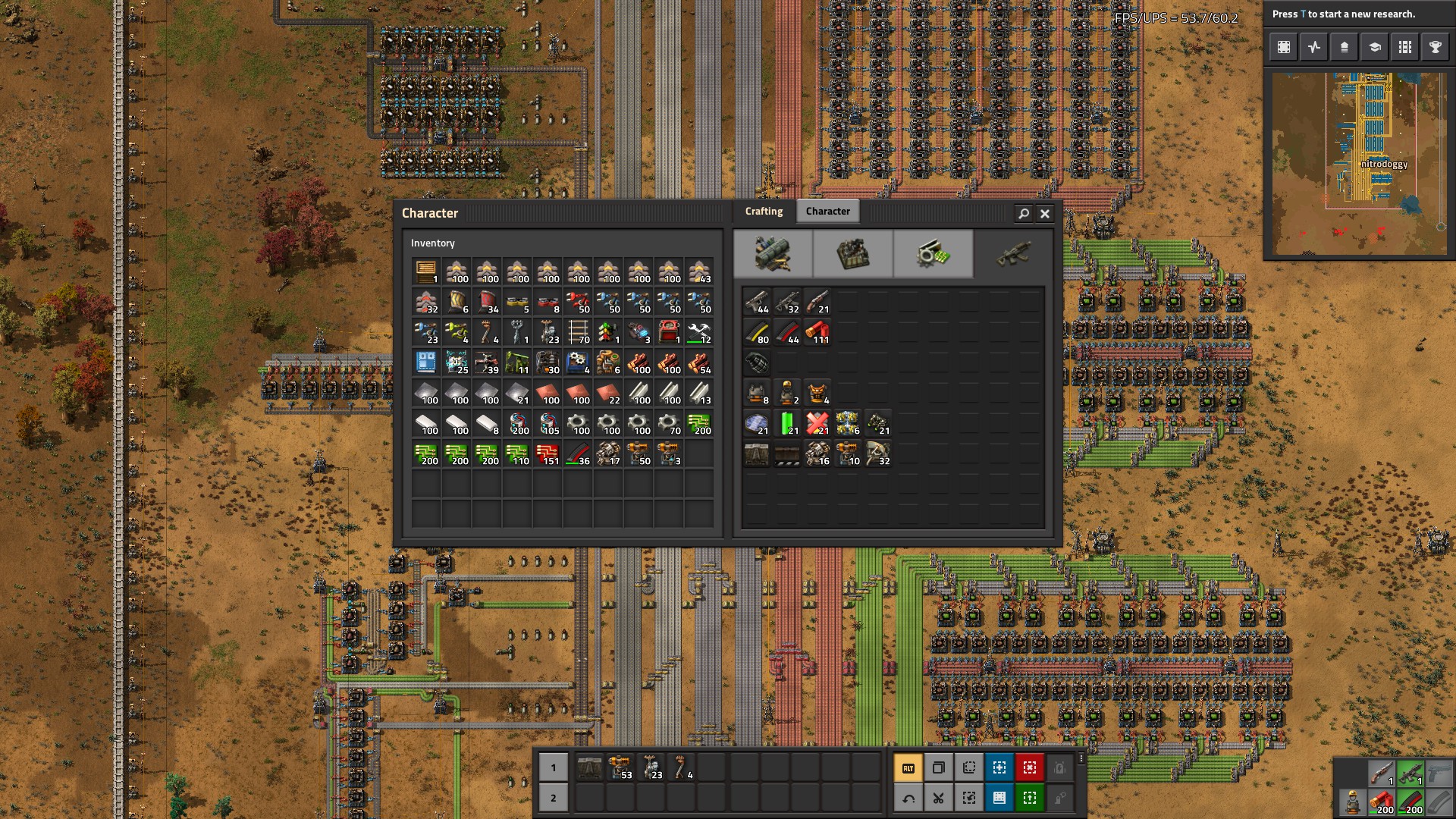Select the Intermediate products crafting category

[x=933, y=254]
